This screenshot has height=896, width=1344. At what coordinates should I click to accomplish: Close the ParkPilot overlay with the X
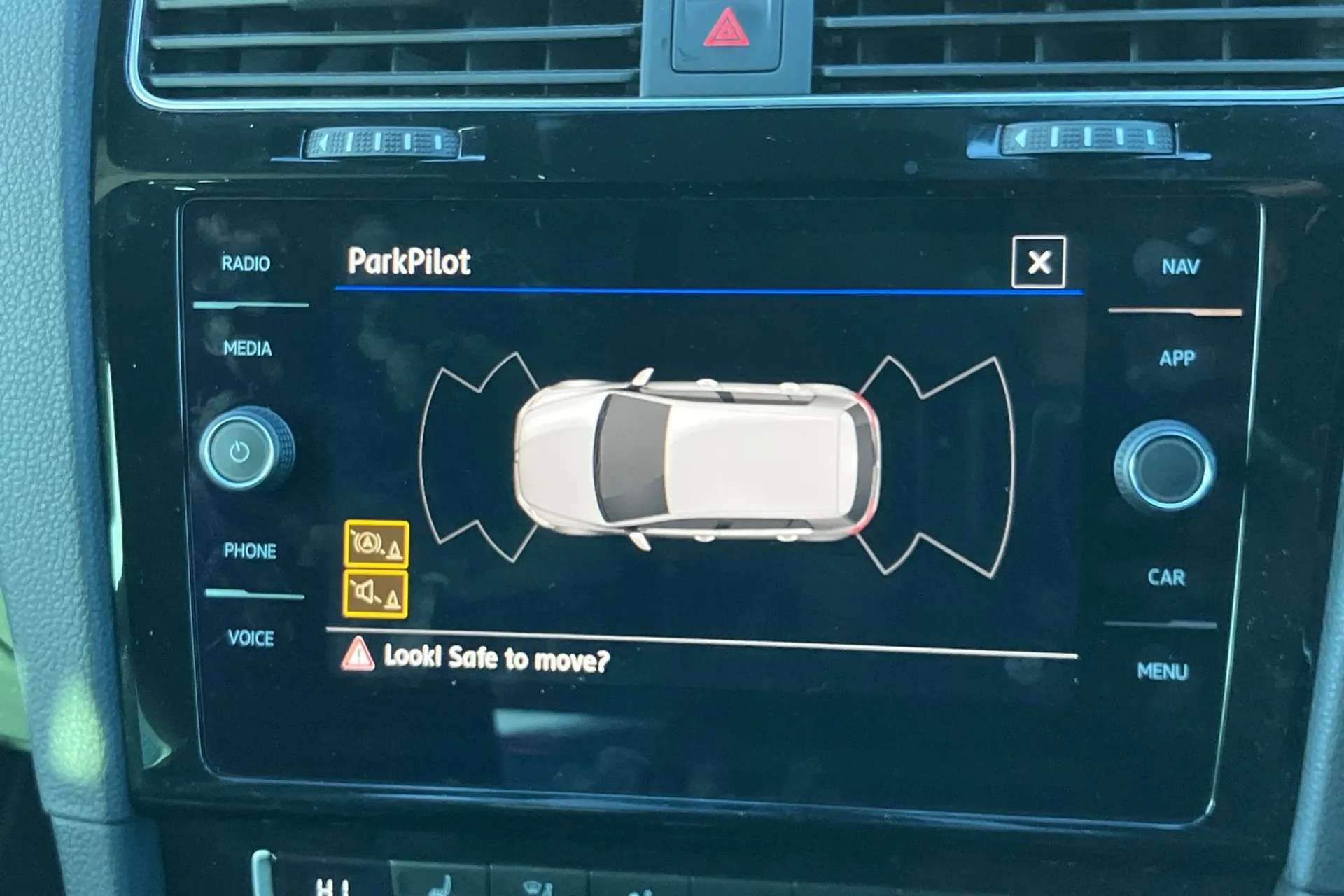pos(1038,262)
